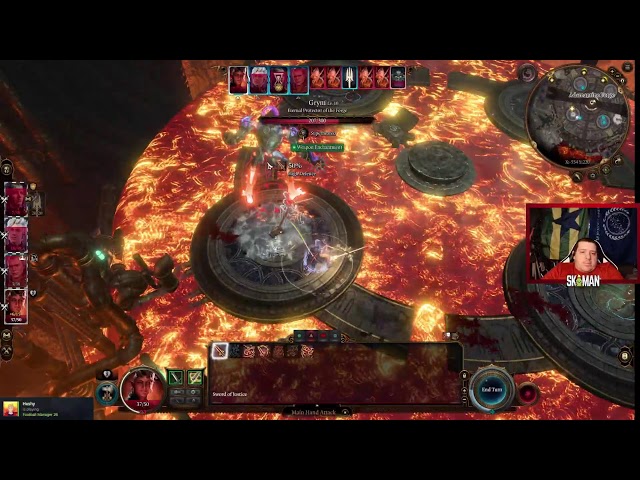Select the top party member portrait
The height and width of the screenshot is (480, 640).
coord(16,199)
